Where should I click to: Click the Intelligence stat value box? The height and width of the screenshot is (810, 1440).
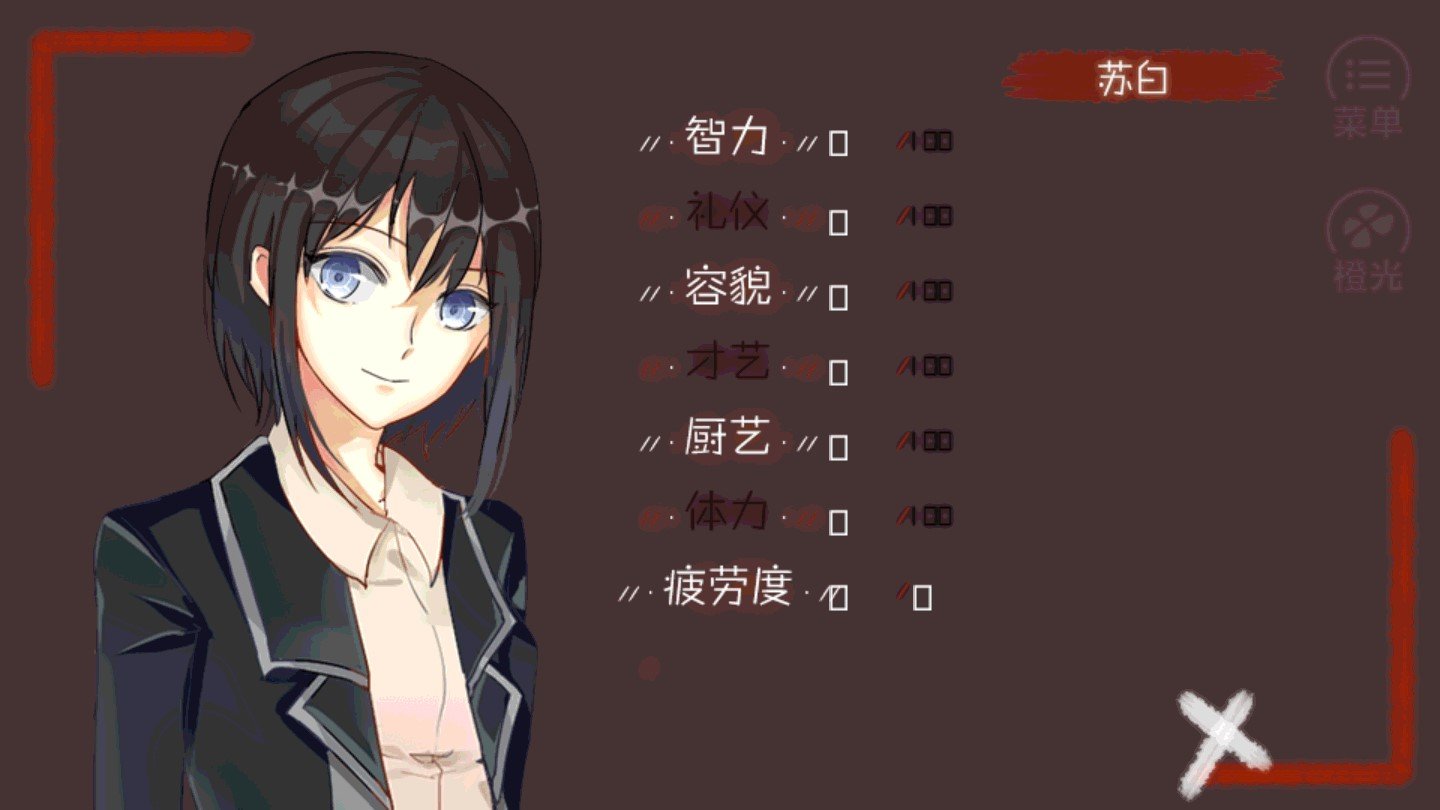[836, 145]
